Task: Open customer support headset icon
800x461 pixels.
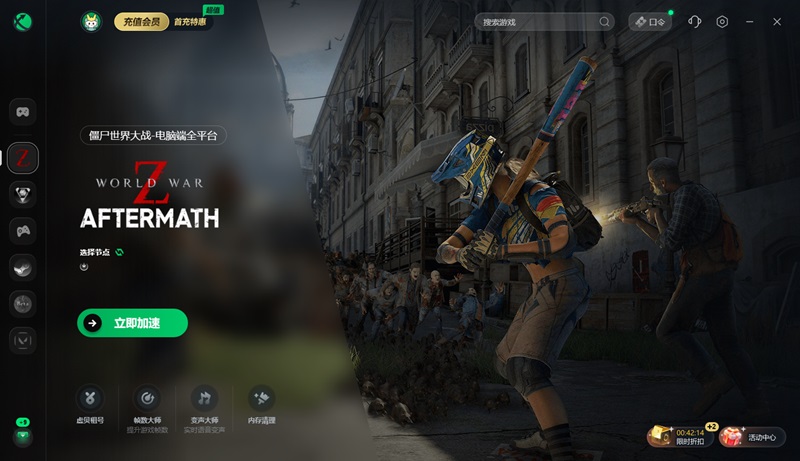Action: click(x=696, y=21)
